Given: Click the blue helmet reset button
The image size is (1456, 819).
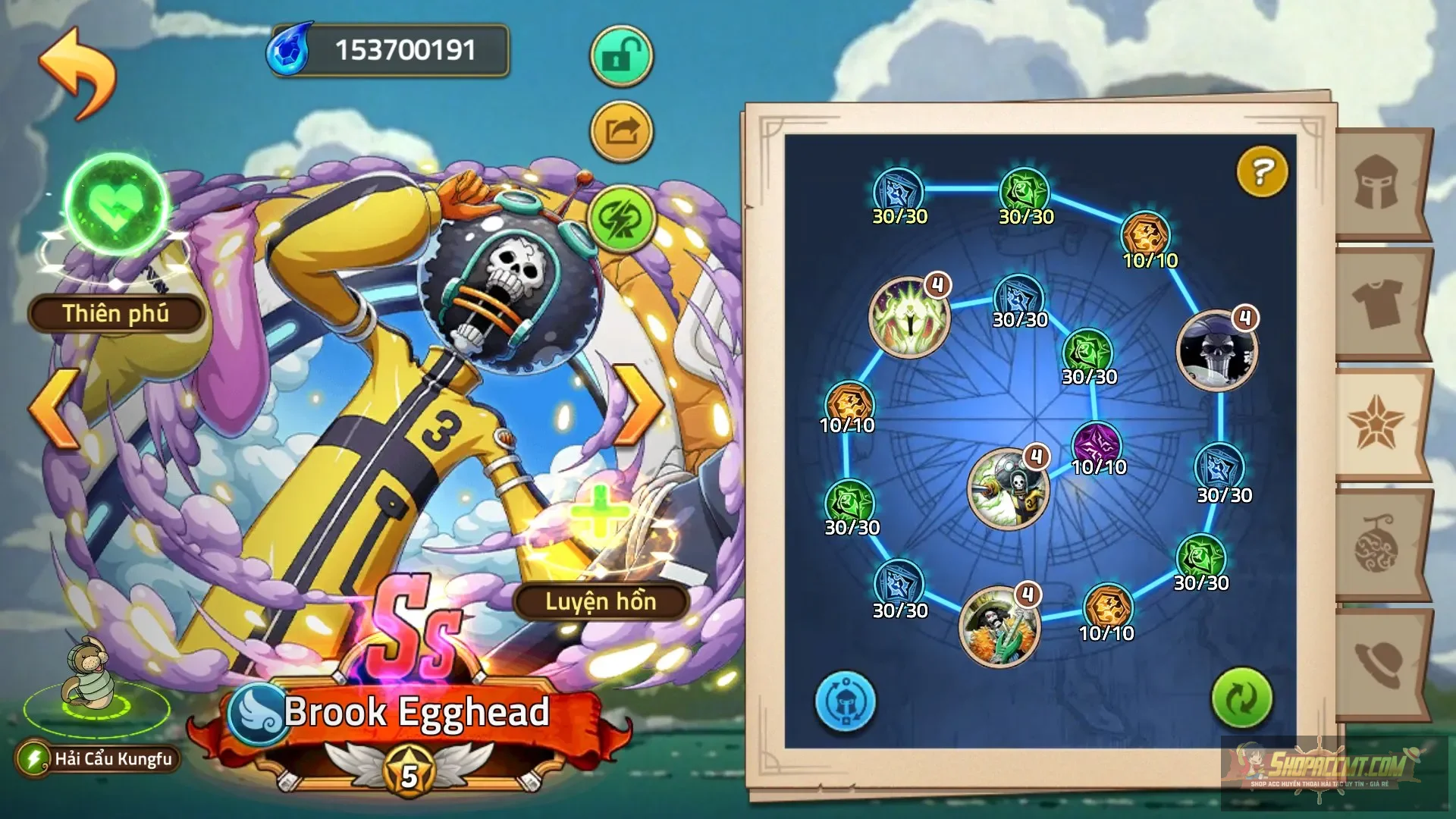Looking at the screenshot, I should [845, 701].
